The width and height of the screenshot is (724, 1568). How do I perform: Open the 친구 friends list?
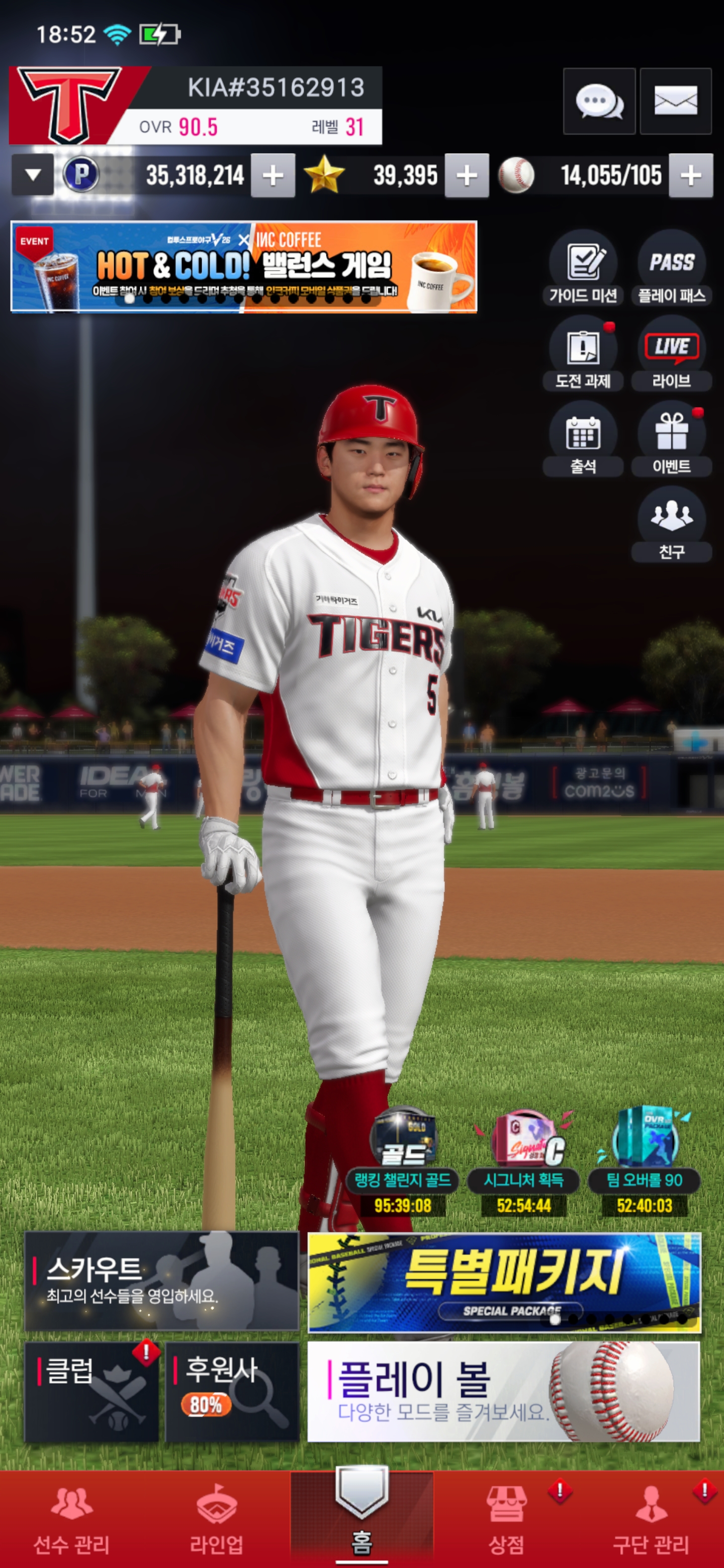point(671,525)
